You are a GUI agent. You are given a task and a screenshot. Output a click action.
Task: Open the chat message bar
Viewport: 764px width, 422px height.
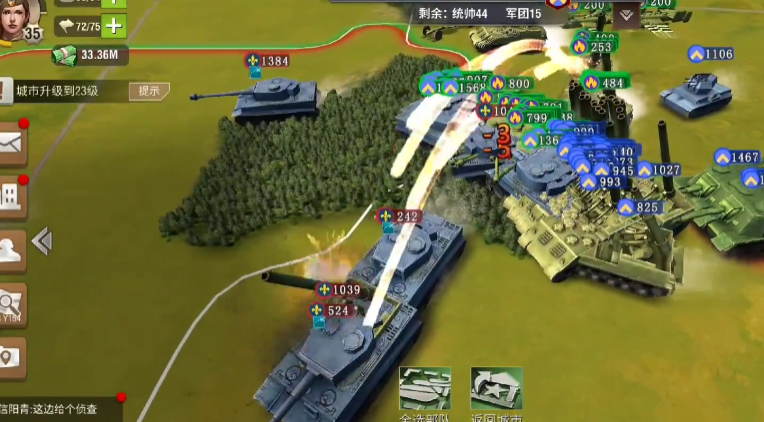[x=60, y=408]
